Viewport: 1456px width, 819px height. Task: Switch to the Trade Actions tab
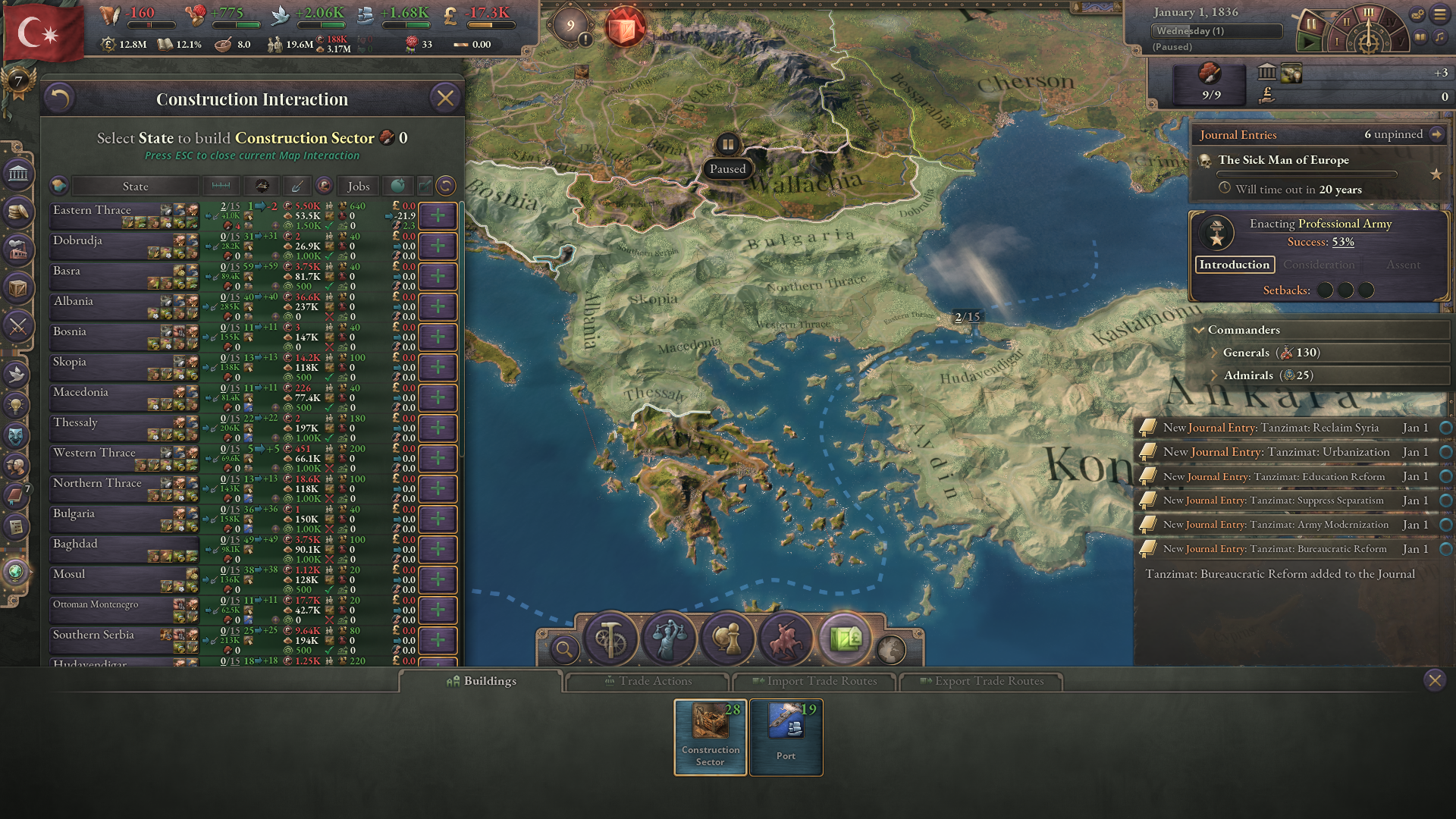coord(648,681)
